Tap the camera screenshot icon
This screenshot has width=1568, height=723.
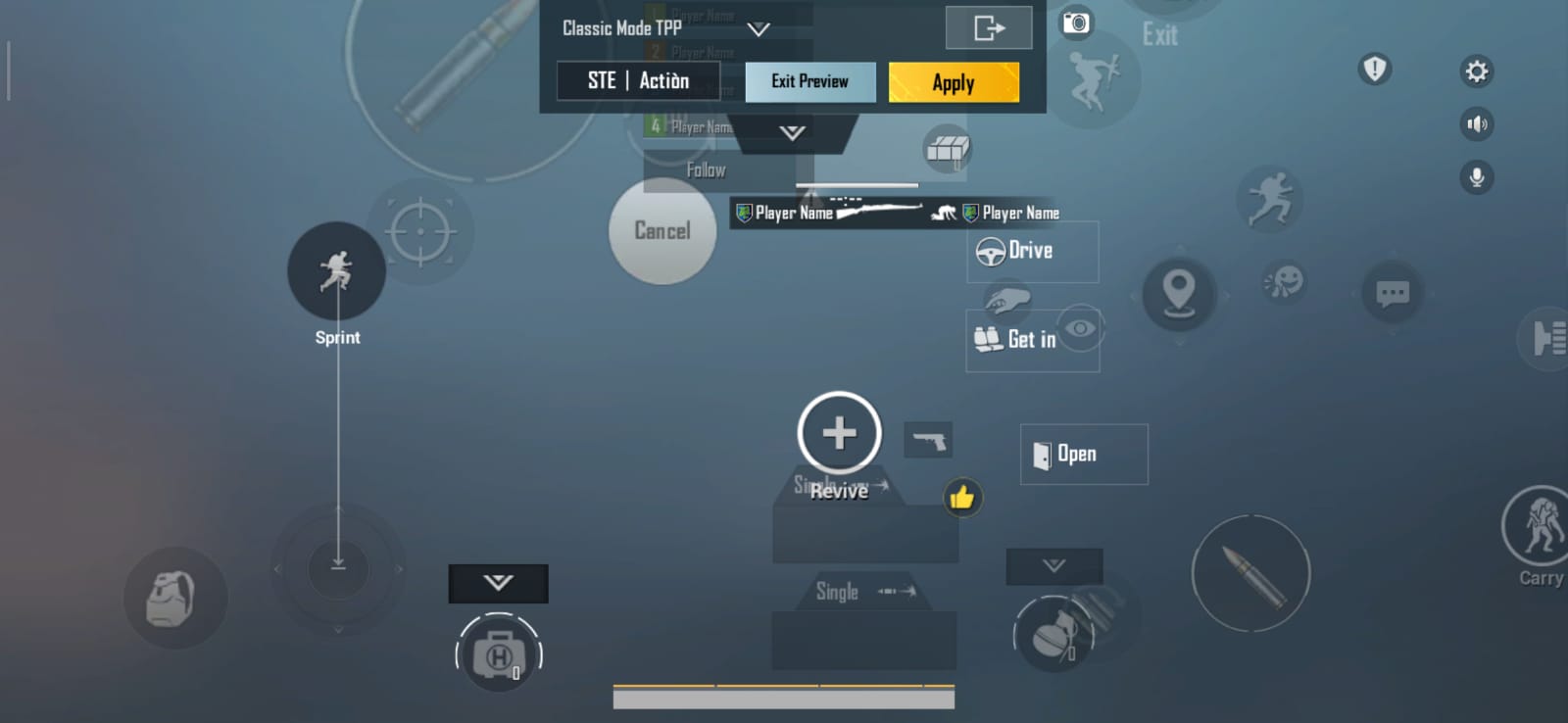[x=1075, y=24]
